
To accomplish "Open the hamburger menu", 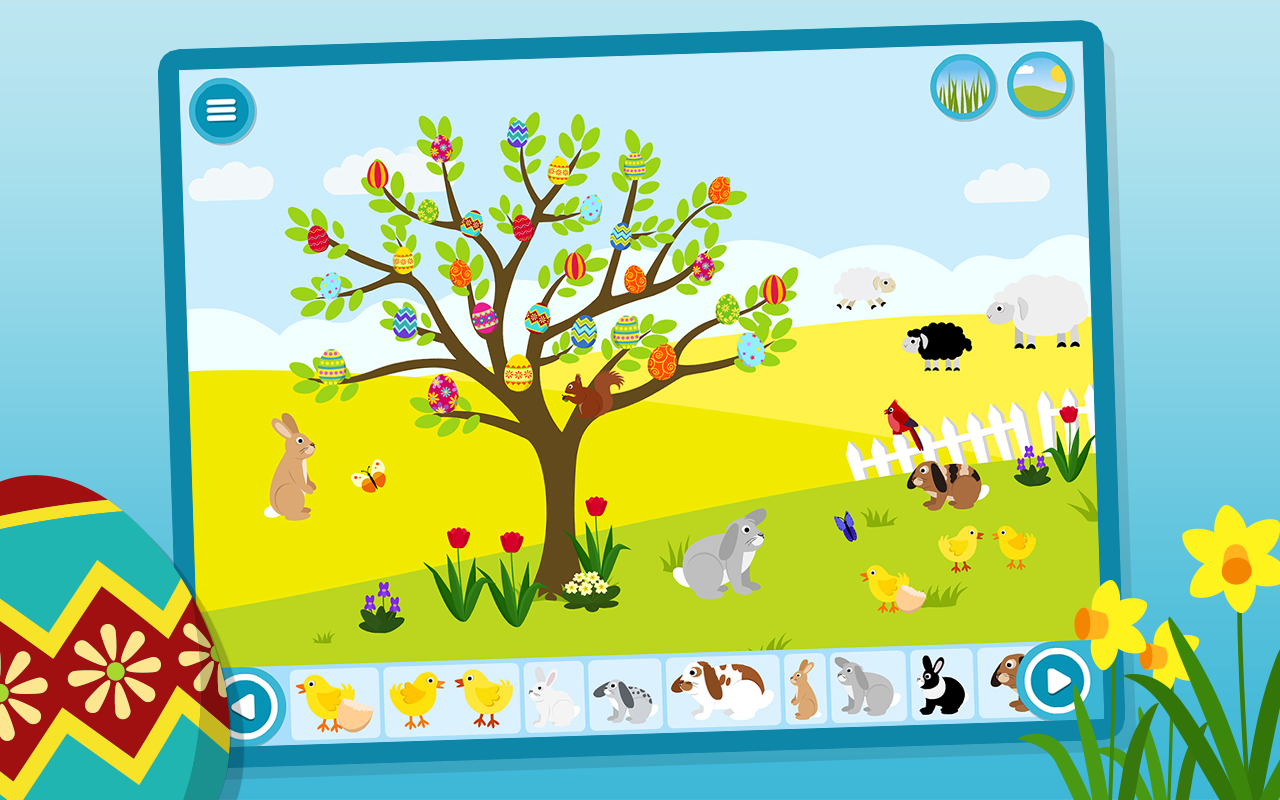I will (223, 108).
